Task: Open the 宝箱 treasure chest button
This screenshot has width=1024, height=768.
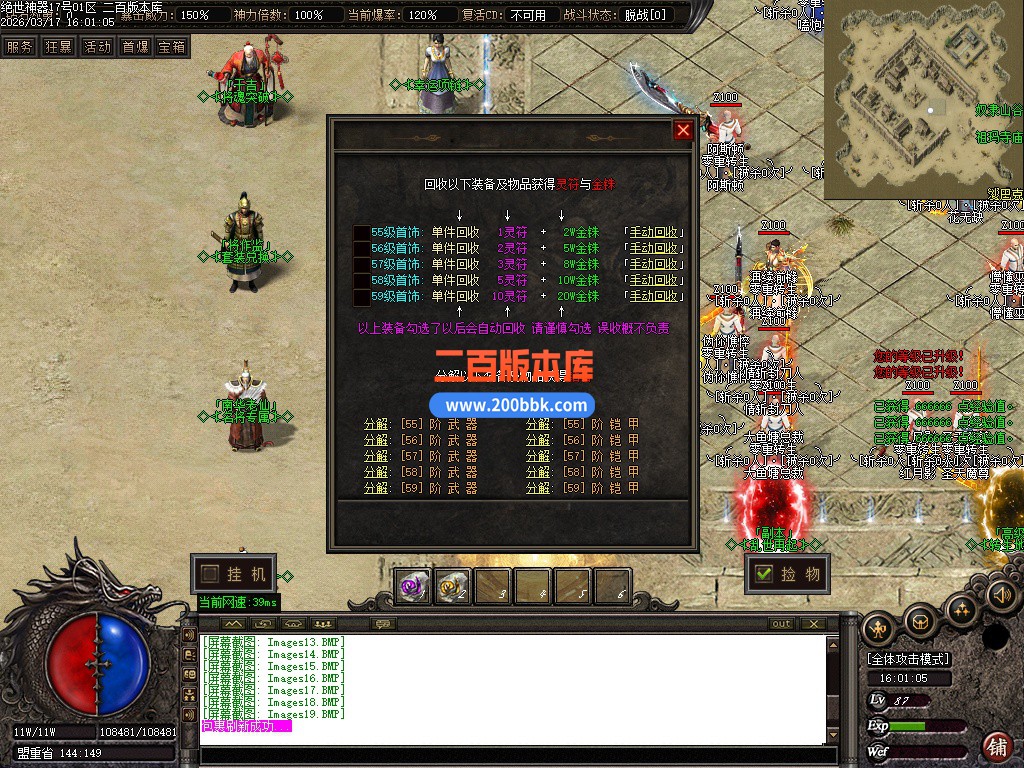Action: coord(172,47)
